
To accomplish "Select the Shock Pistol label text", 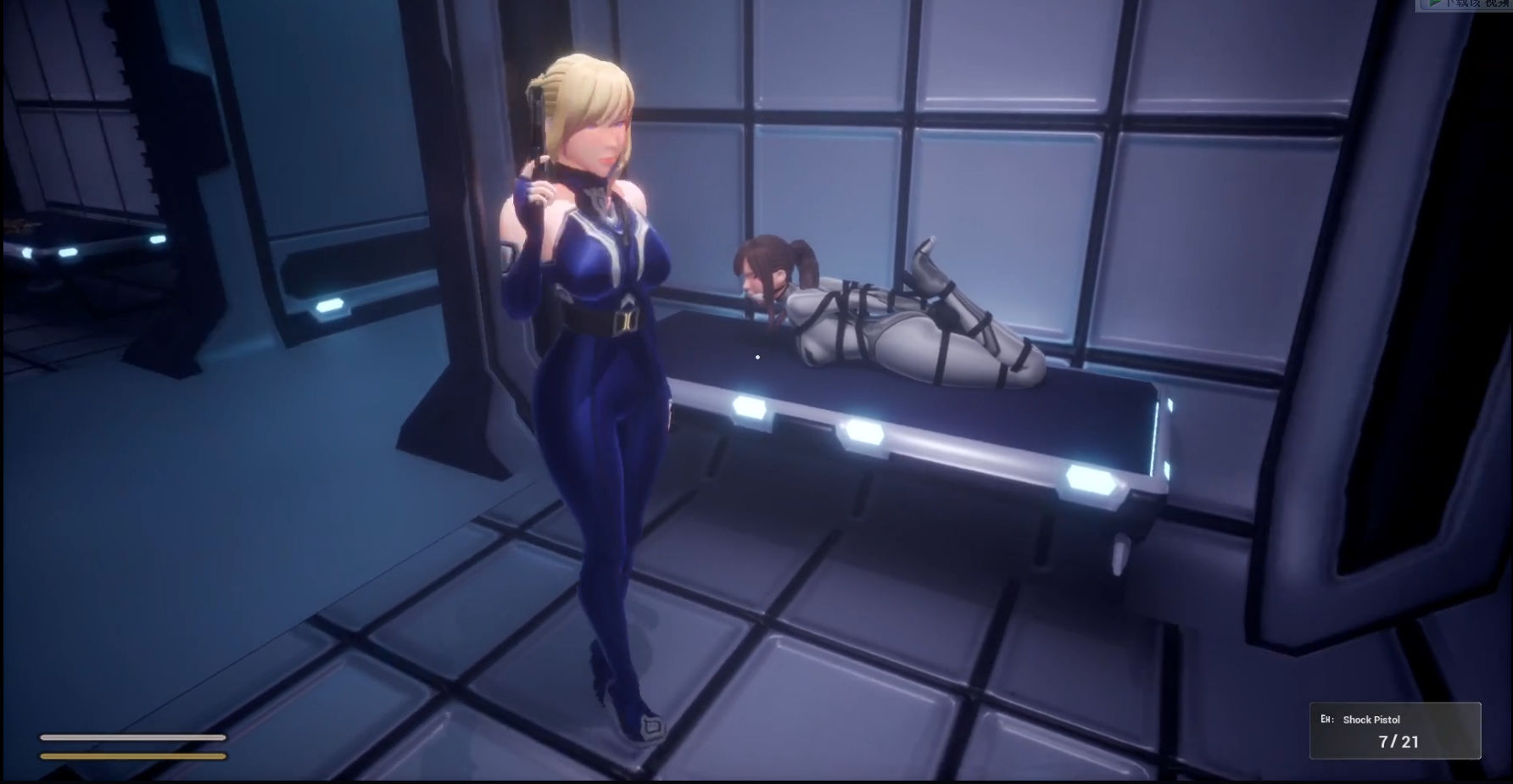I will pos(1371,719).
